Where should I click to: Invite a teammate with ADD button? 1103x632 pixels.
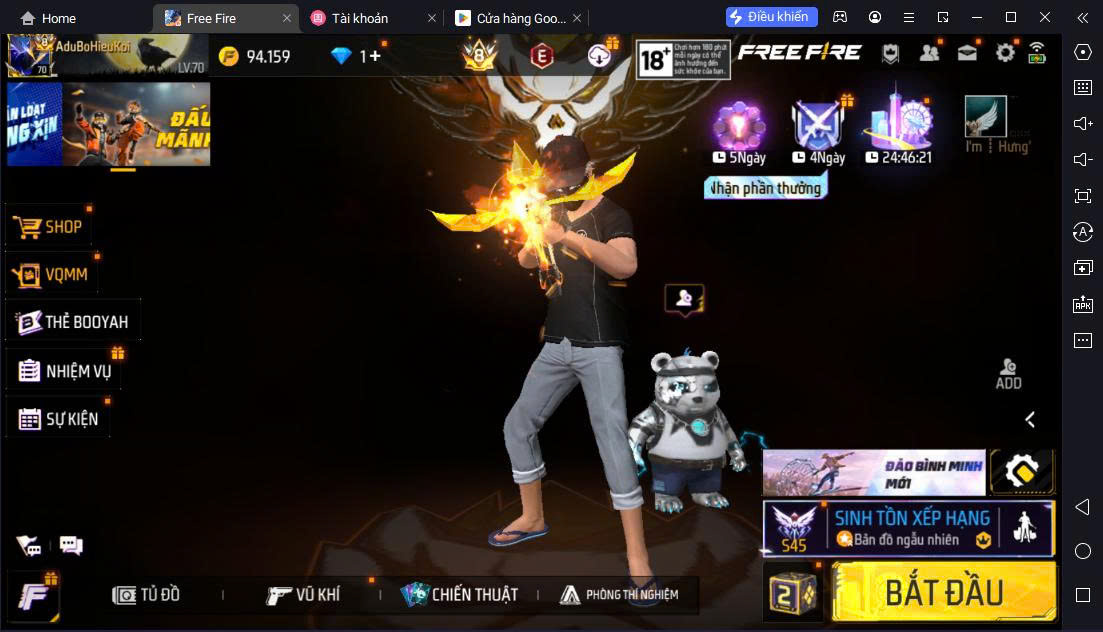(1008, 373)
